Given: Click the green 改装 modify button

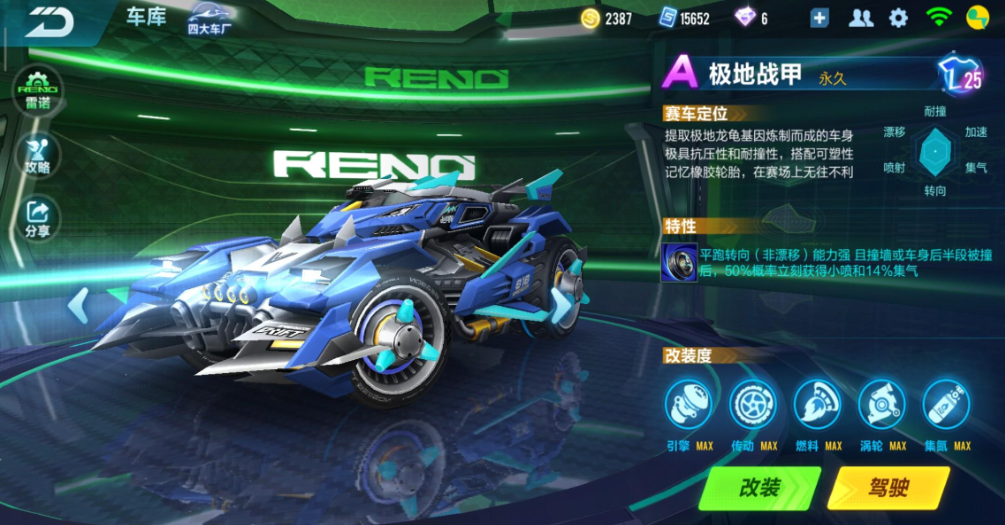Looking at the screenshot, I should (x=760, y=488).
